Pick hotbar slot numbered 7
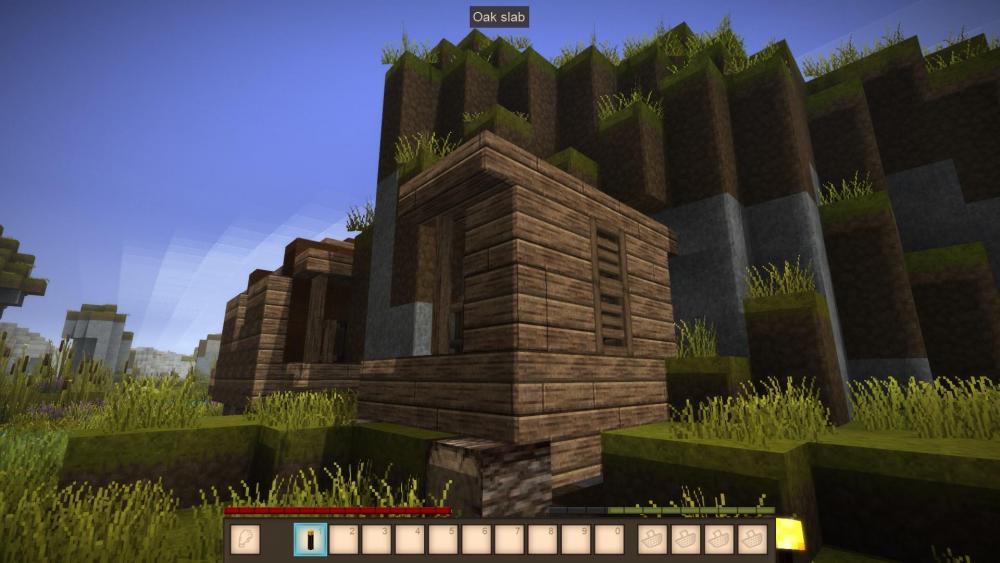 tap(510, 540)
